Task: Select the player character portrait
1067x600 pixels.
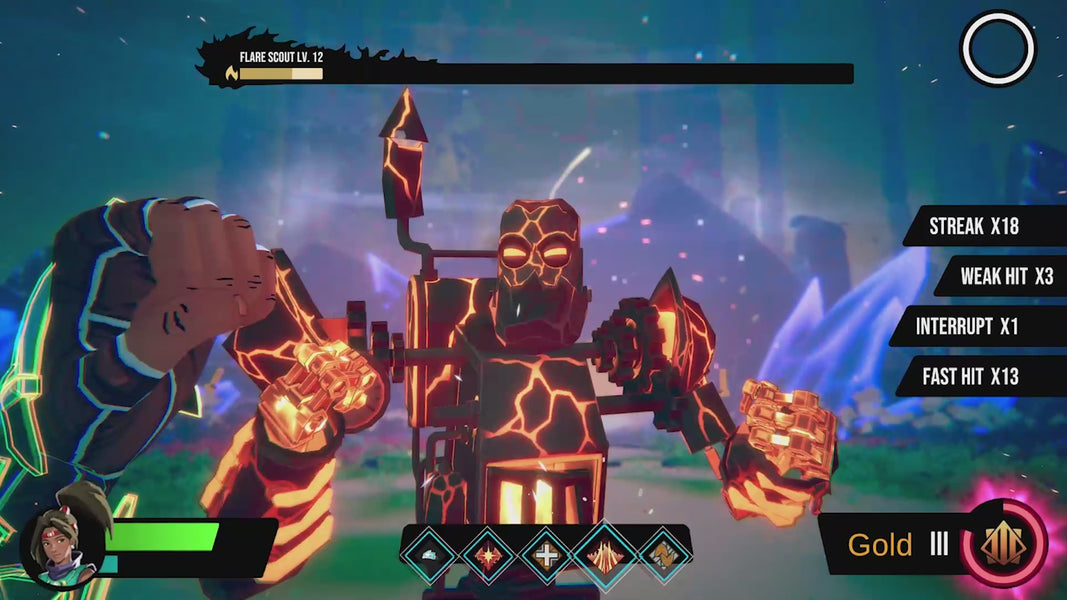Action: pos(62,548)
